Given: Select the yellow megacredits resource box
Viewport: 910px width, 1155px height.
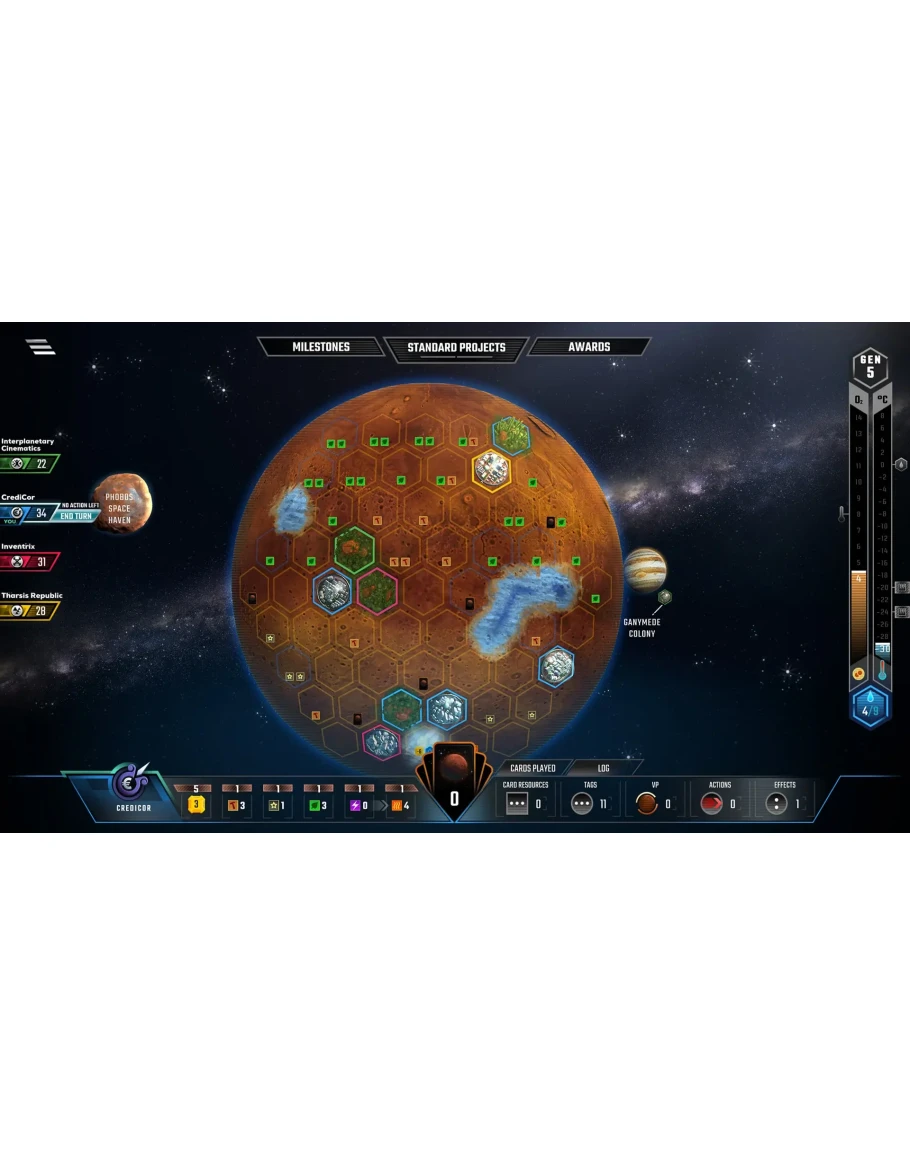Looking at the screenshot, I should click(x=196, y=804).
